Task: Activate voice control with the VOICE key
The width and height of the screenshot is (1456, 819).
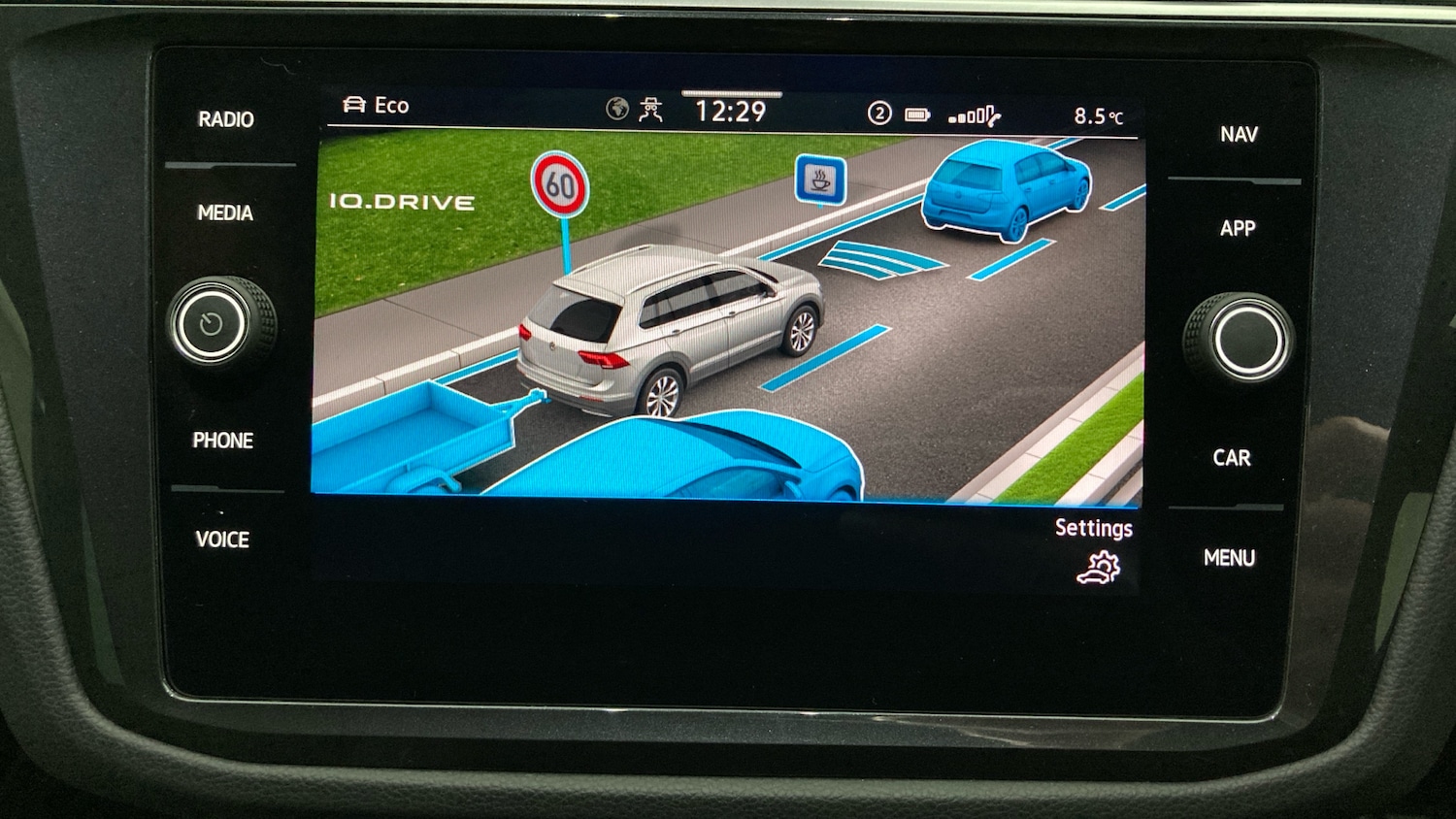Action: (x=224, y=541)
